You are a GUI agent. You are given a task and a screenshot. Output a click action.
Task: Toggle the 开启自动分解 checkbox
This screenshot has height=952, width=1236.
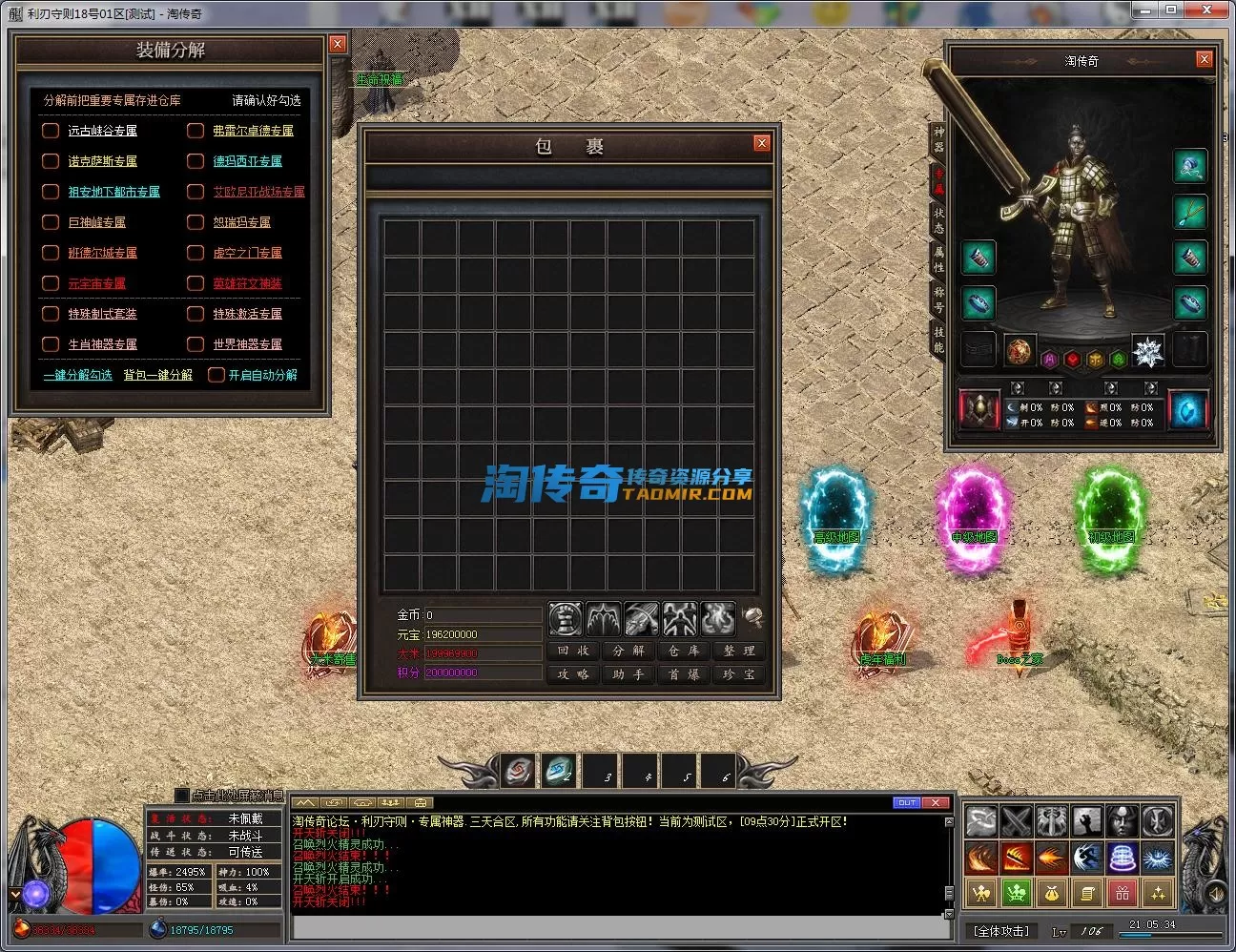[216, 375]
